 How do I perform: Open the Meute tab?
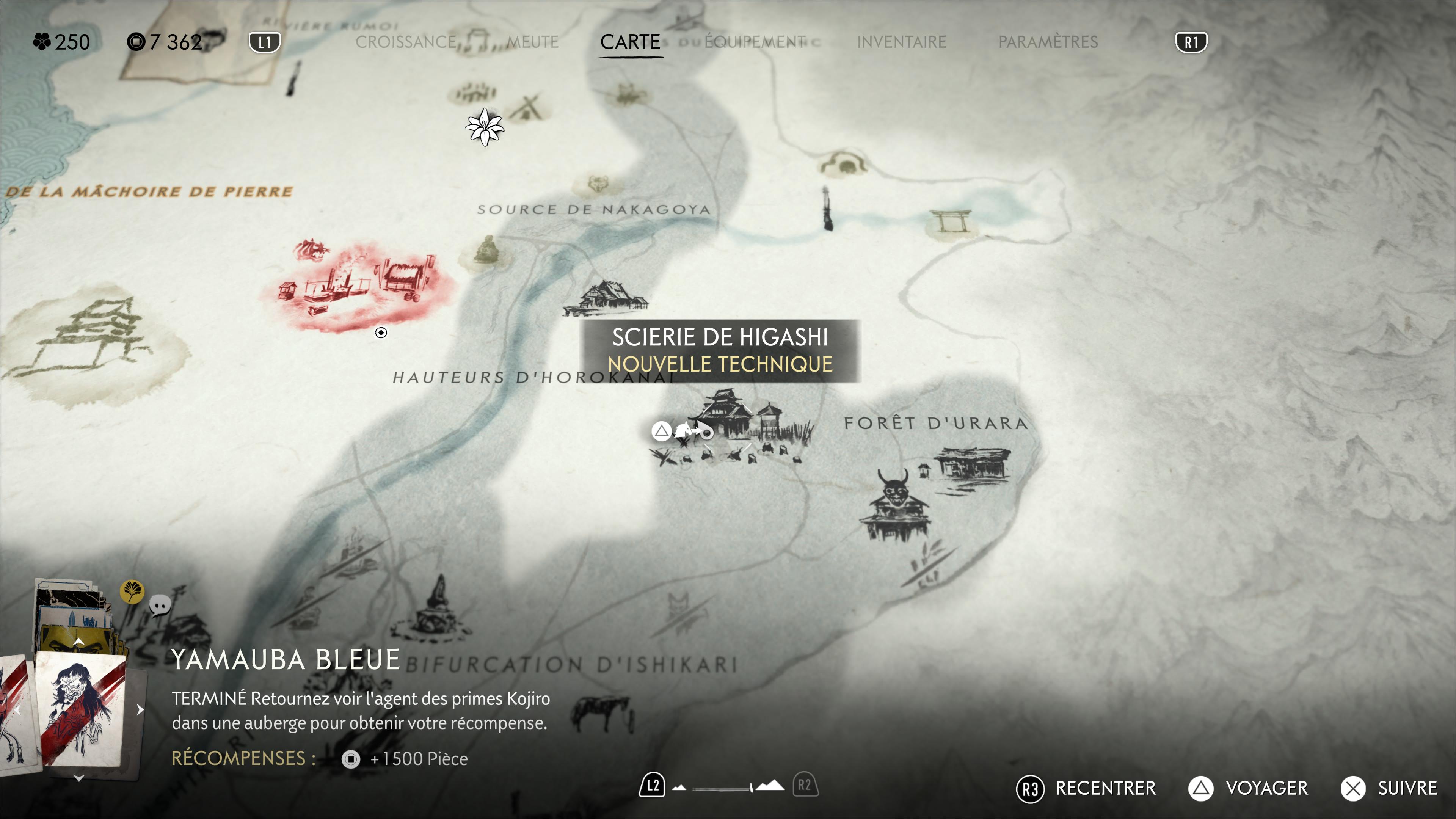coord(532,42)
